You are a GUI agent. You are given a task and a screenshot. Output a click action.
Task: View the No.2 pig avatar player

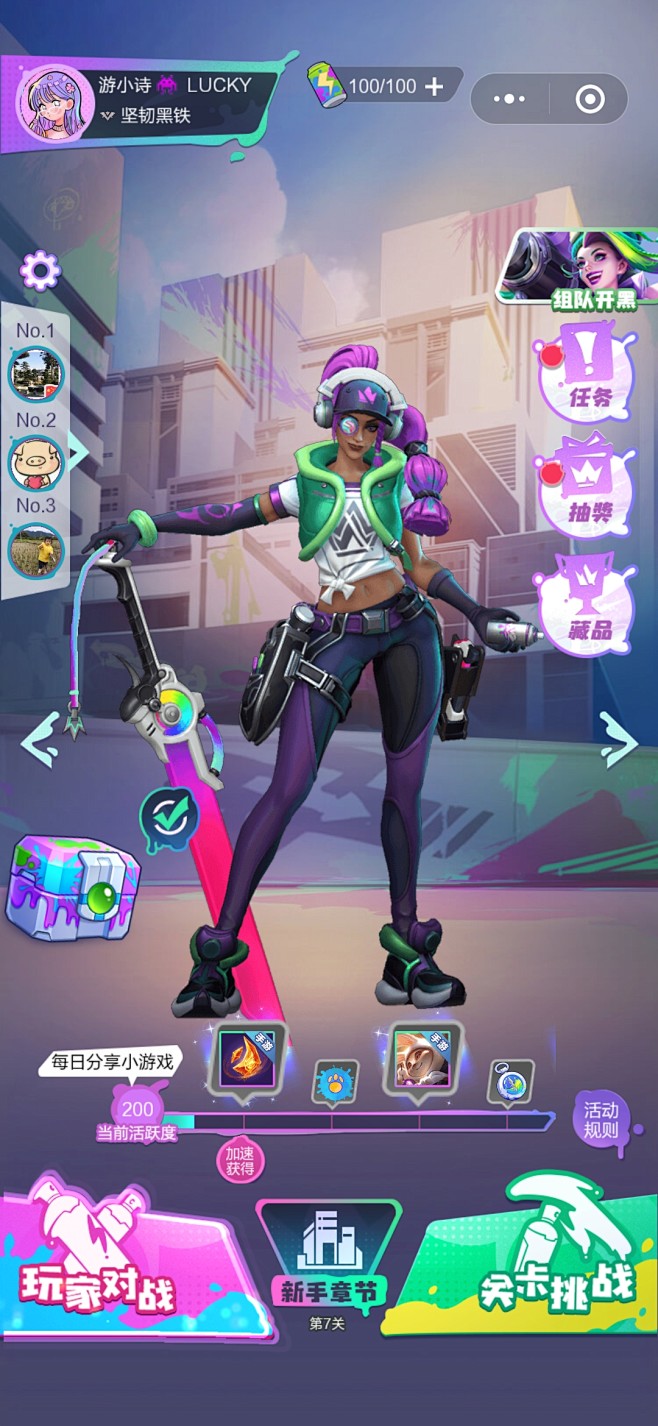click(x=37, y=461)
